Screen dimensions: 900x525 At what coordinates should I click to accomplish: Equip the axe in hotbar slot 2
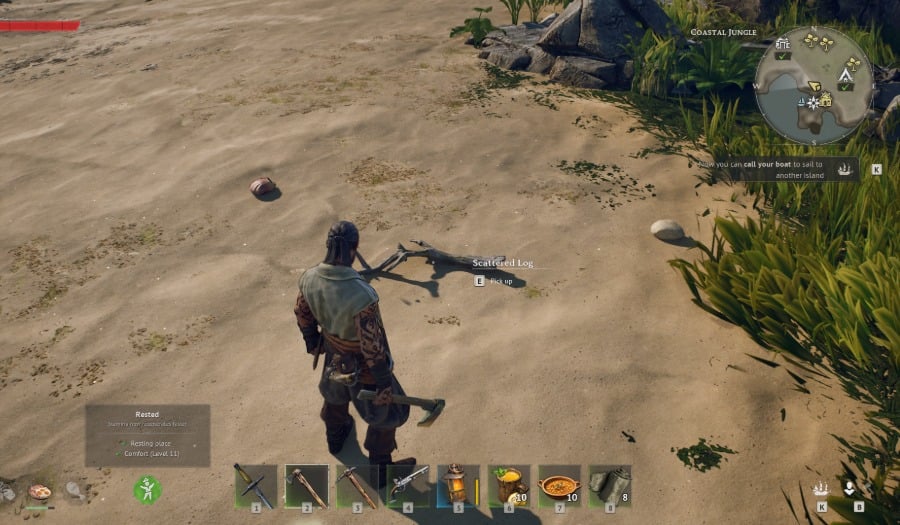tap(306, 486)
